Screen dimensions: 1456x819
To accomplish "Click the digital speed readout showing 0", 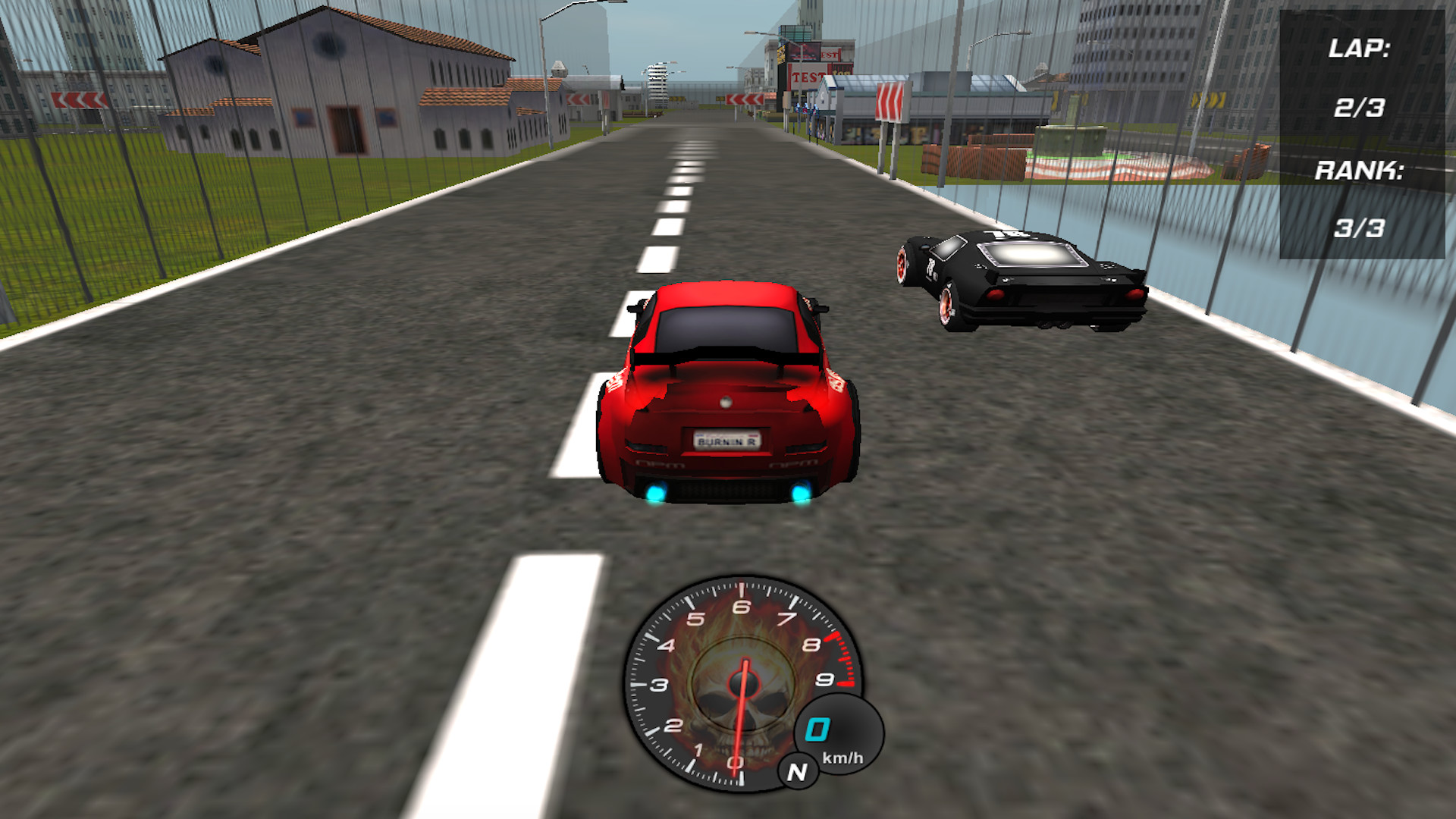I will [817, 729].
